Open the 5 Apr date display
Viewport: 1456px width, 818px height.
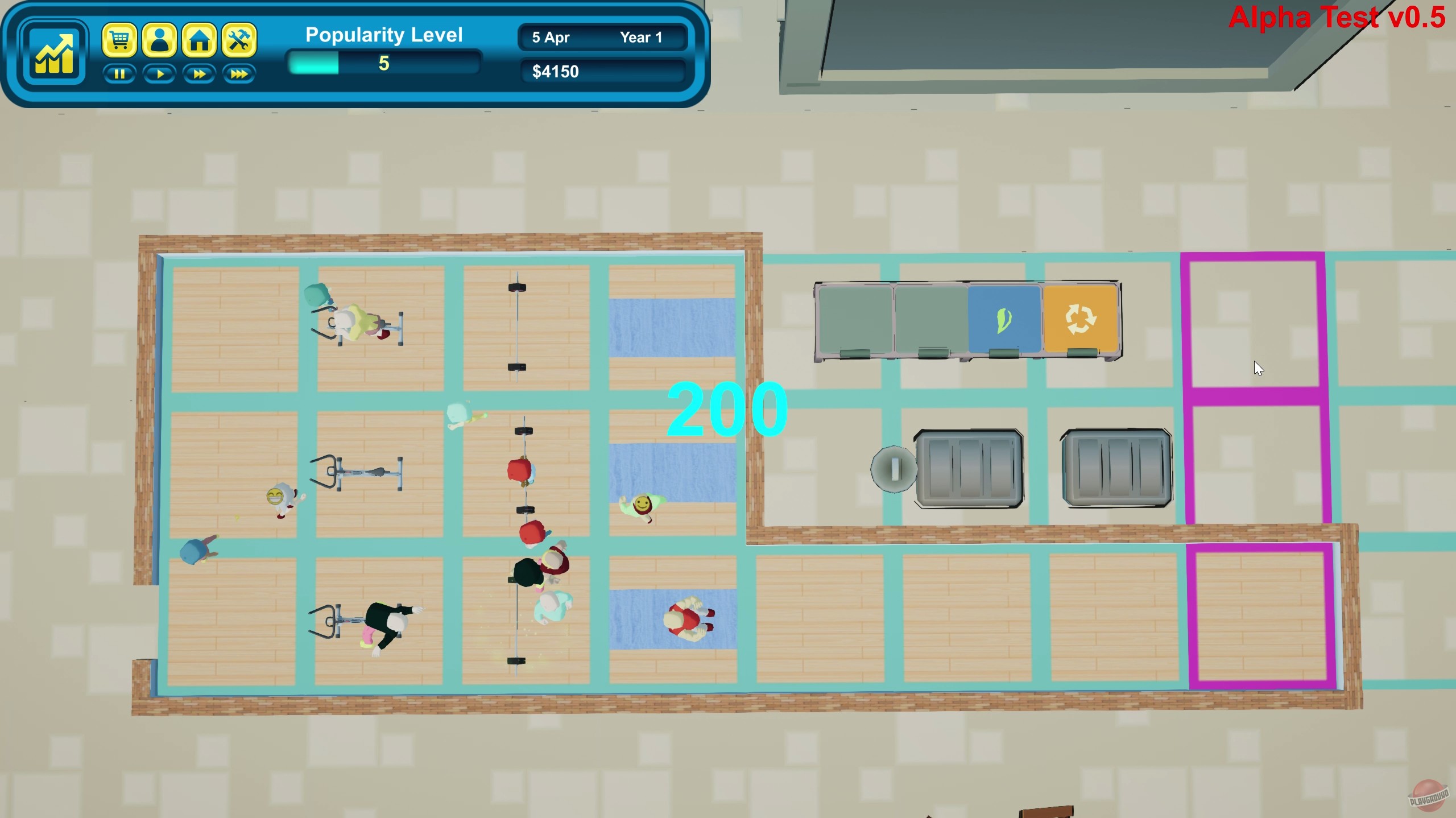(549, 38)
